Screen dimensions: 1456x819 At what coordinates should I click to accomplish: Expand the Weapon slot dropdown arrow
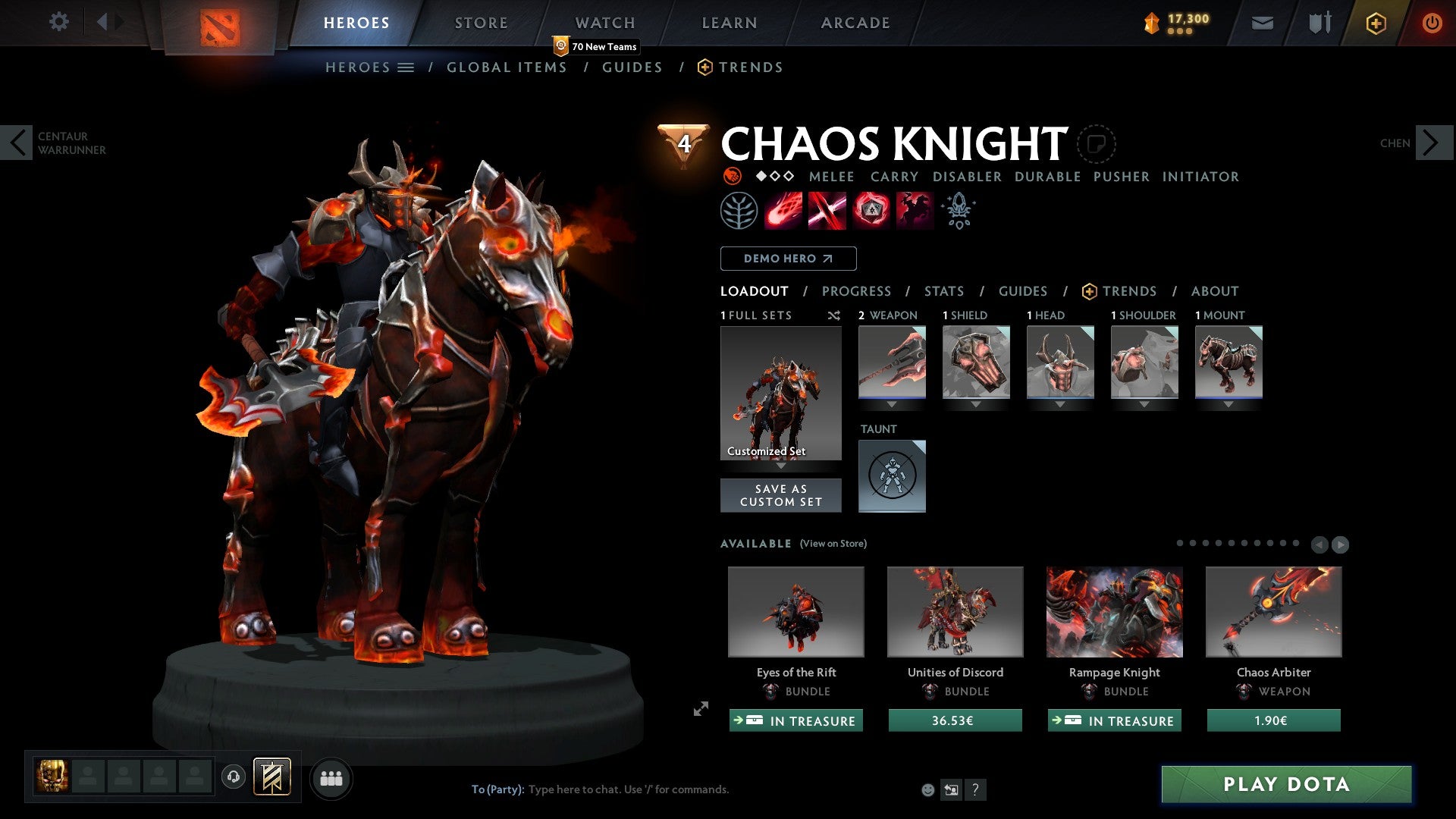click(x=892, y=404)
